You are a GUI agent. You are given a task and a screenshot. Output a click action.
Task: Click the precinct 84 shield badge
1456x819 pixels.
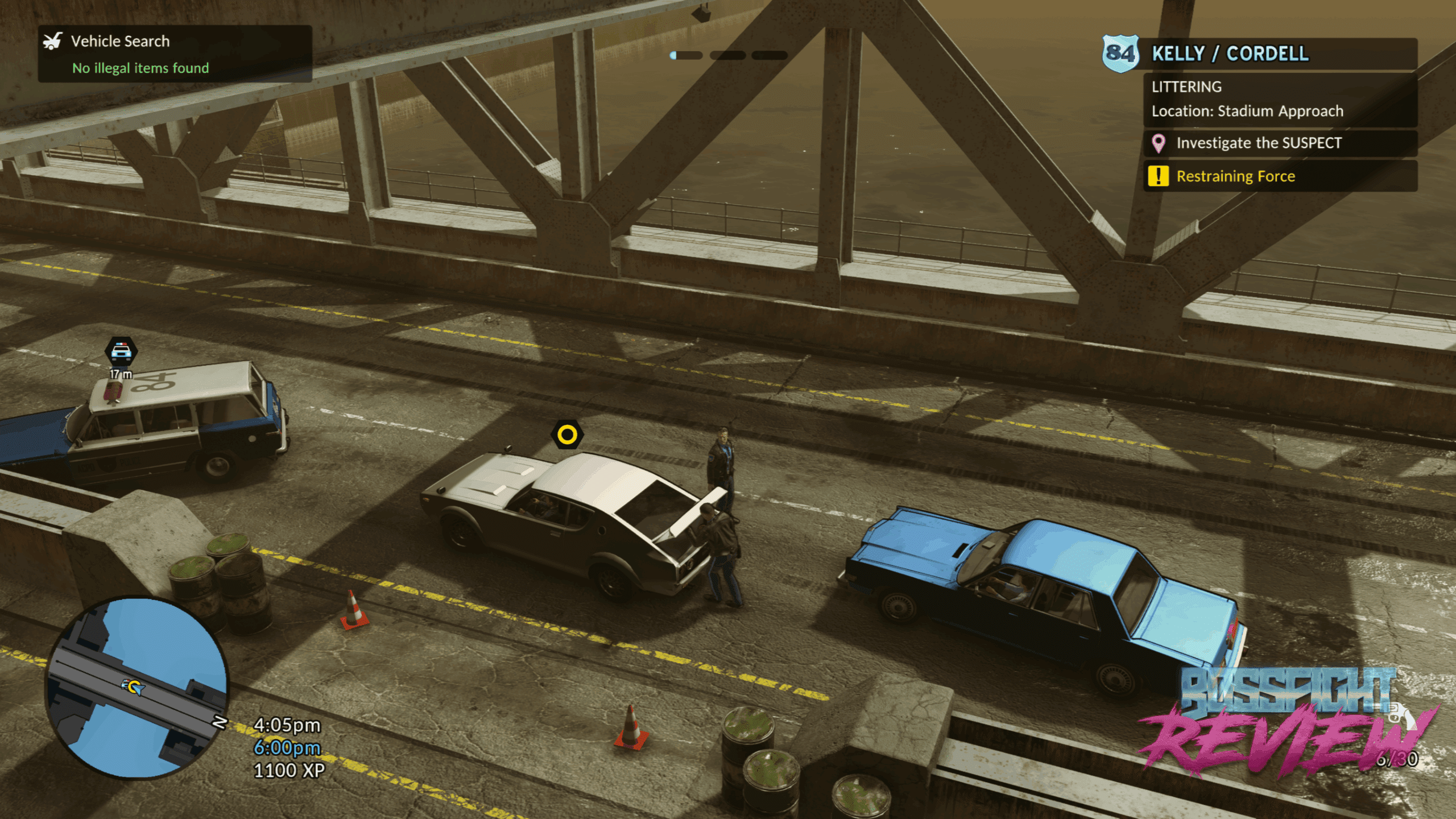pos(1120,54)
